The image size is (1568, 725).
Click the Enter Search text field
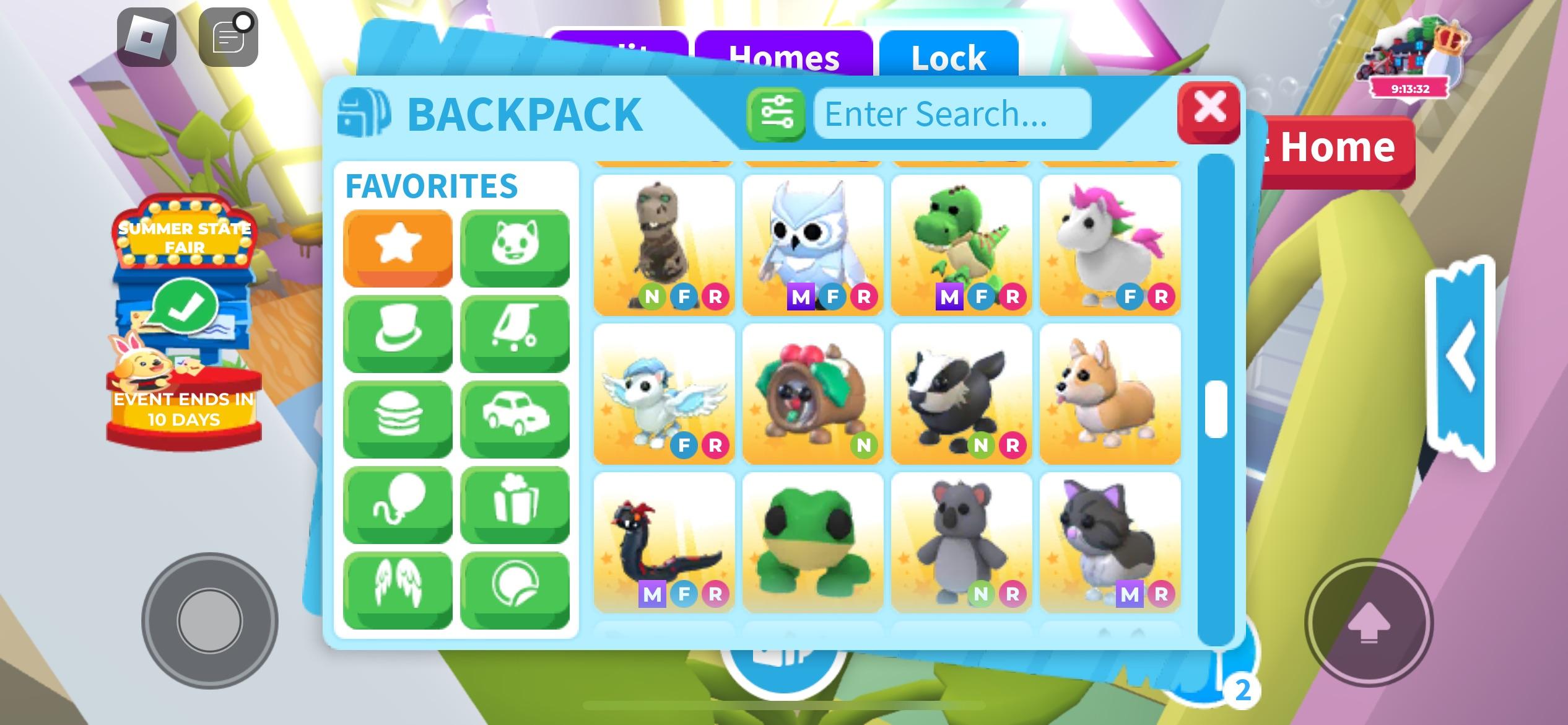(x=954, y=113)
